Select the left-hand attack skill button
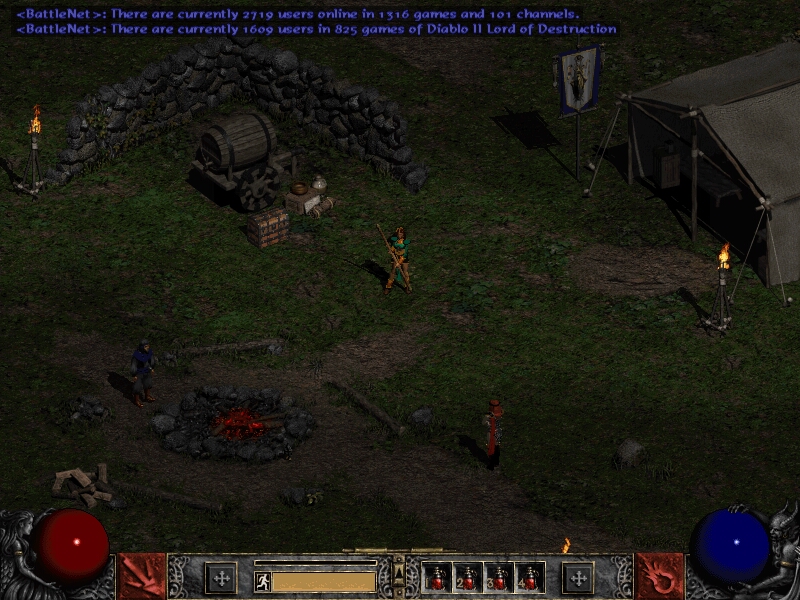 point(141,576)
